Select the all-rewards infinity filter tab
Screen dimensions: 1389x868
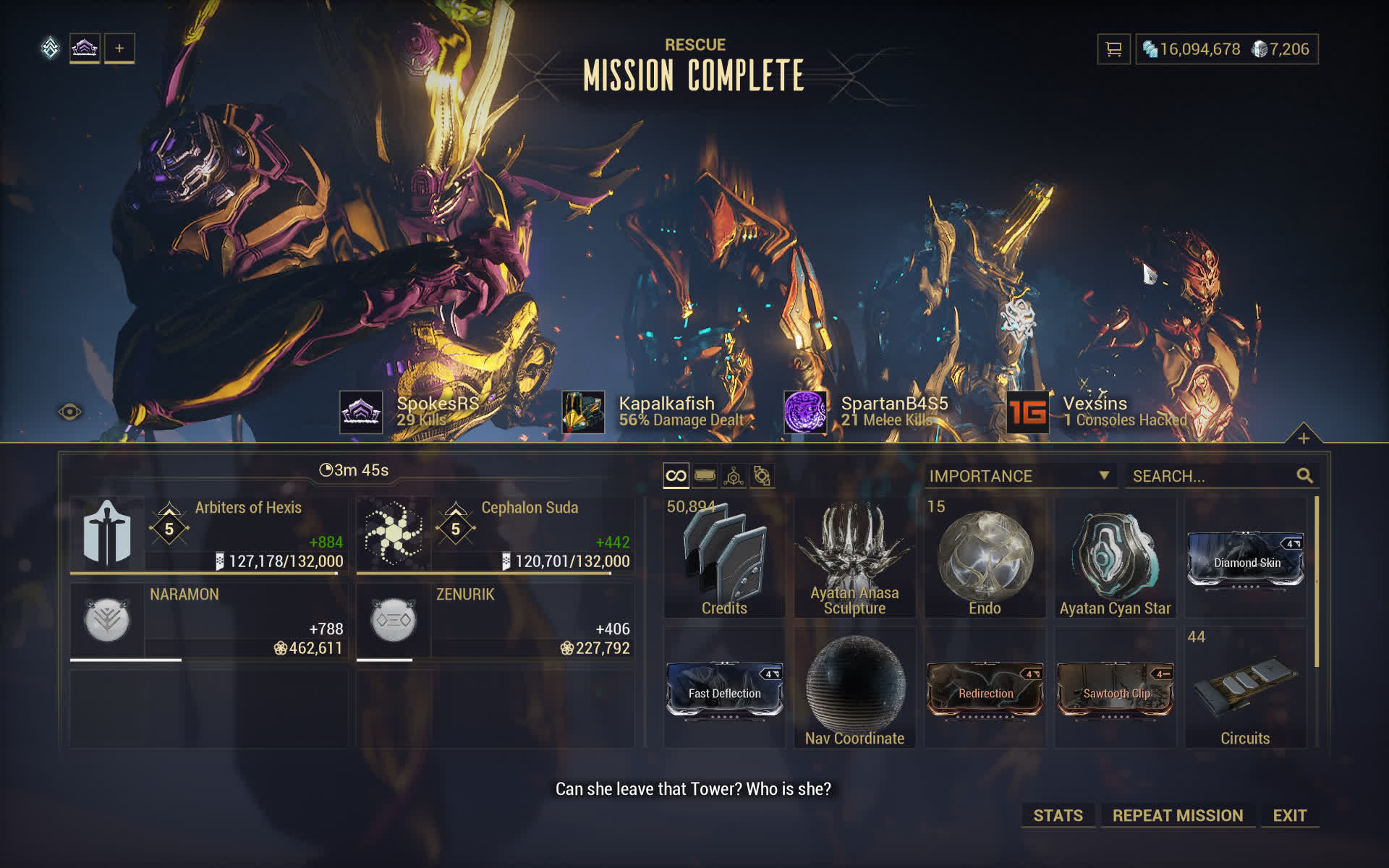676,476
